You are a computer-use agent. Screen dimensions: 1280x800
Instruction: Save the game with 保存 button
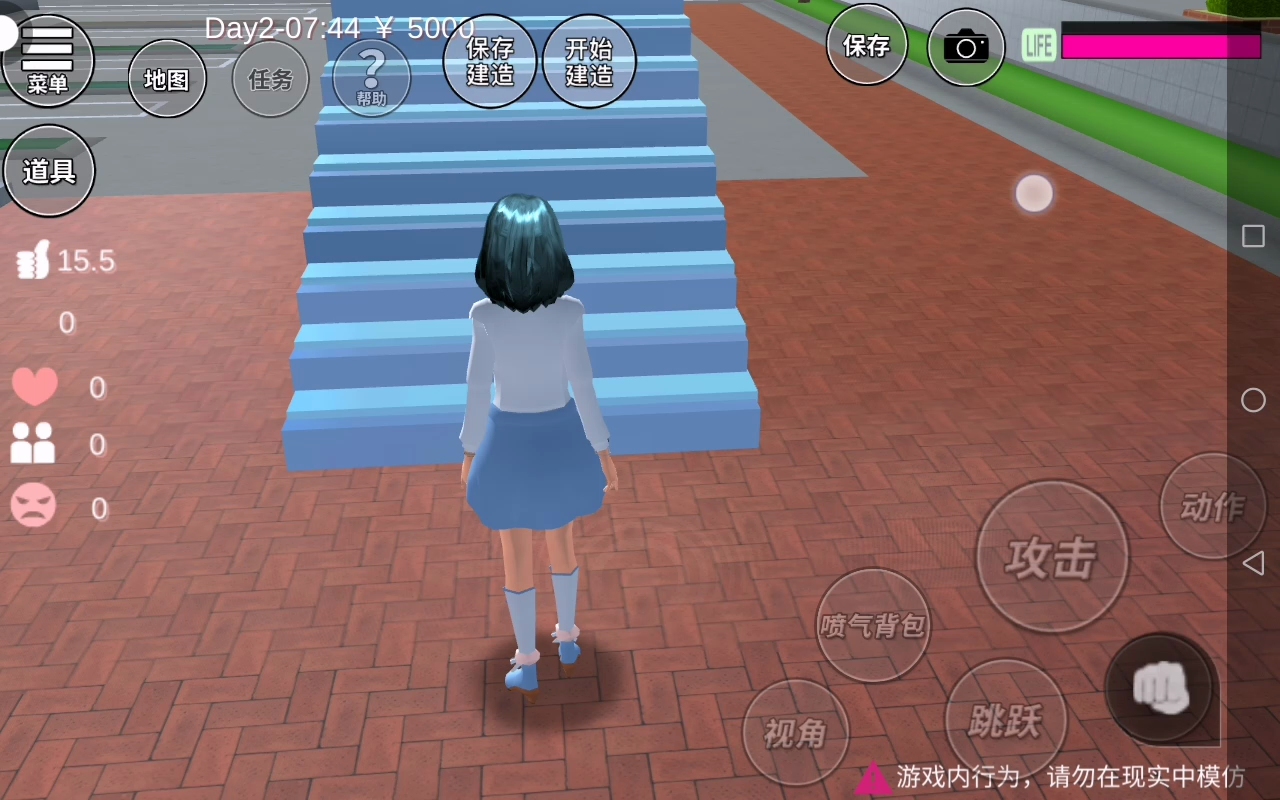[866, 45]
